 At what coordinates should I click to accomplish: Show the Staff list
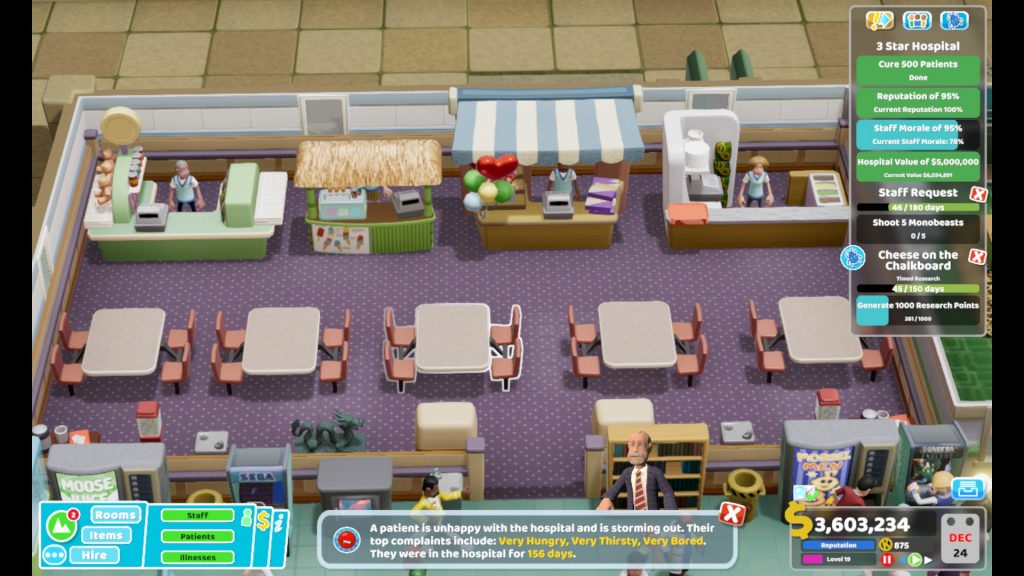tap(198, 515)
